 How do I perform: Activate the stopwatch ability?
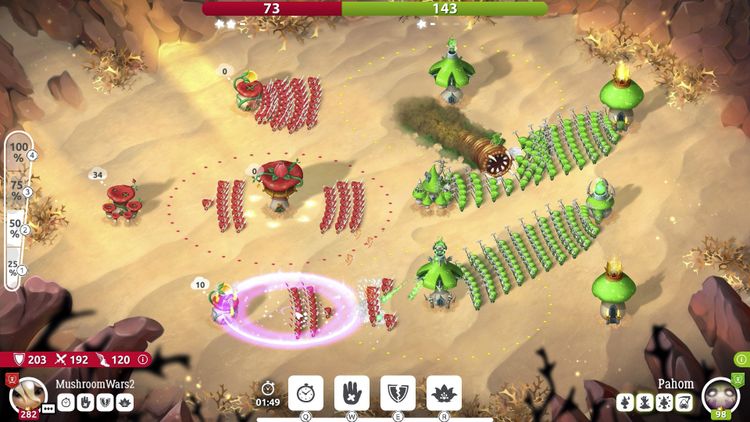[x=305, y=393]
